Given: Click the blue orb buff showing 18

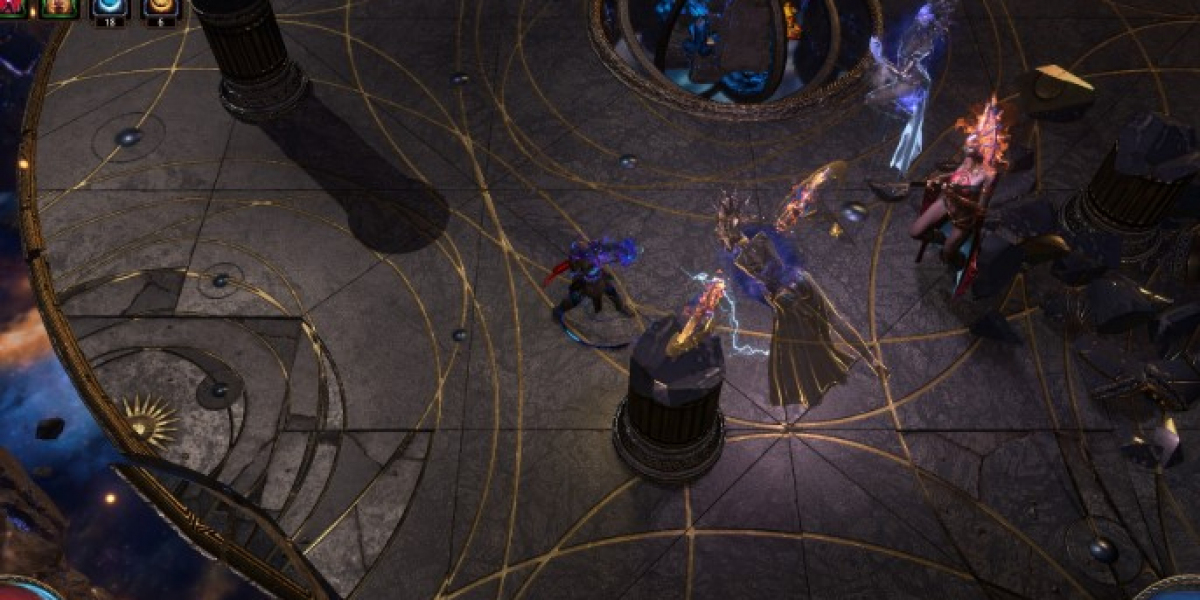Looking at the screenshot, I should (x=109, y=8).
